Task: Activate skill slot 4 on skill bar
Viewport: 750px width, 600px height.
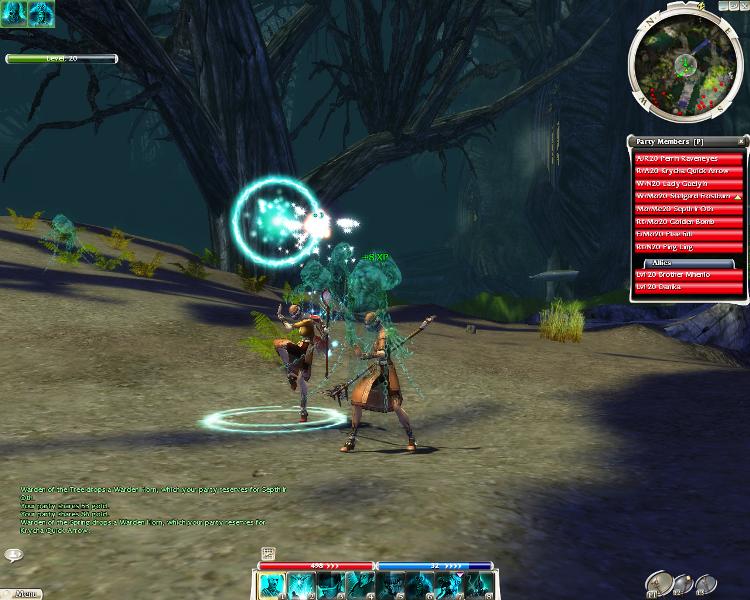Action: tap(361, 585)
